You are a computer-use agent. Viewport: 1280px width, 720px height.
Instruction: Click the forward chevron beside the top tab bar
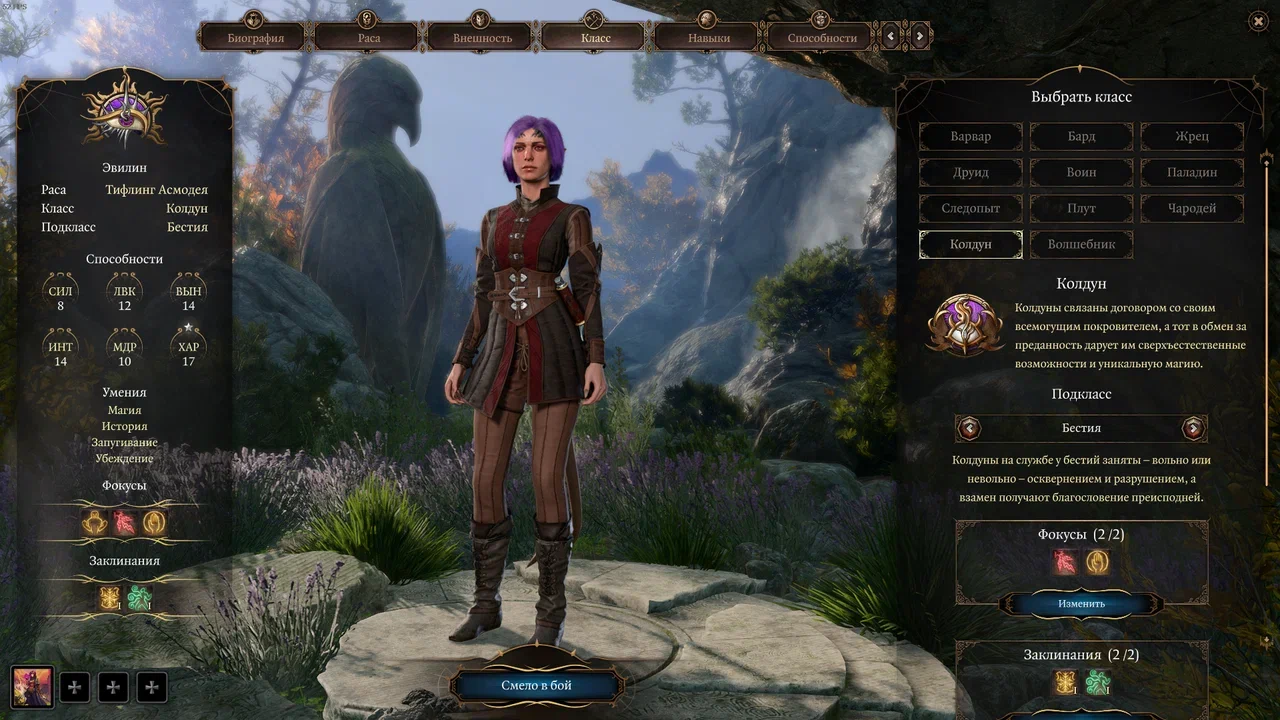[x=919, y=35]
